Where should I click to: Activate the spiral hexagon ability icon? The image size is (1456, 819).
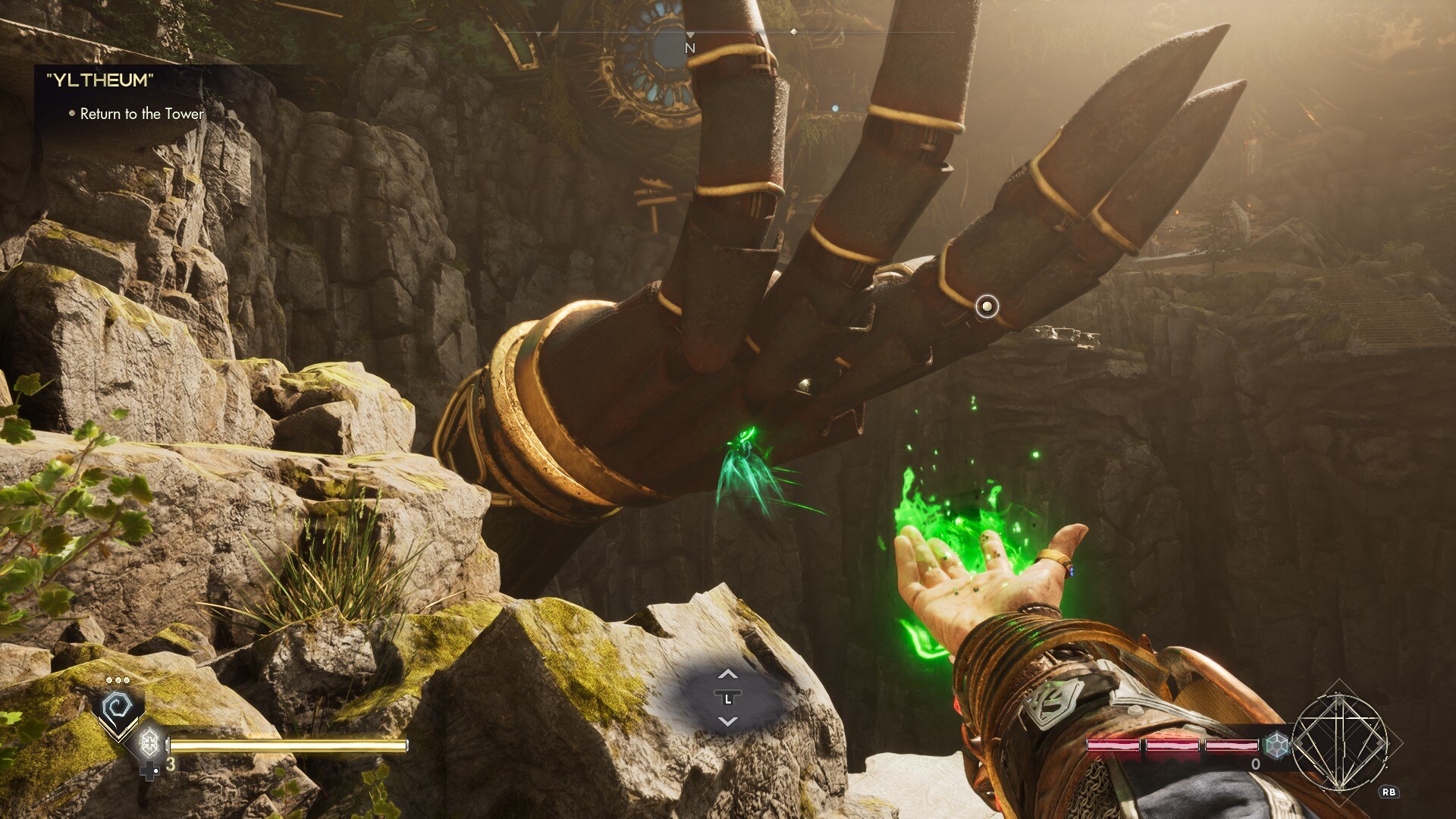118,708
